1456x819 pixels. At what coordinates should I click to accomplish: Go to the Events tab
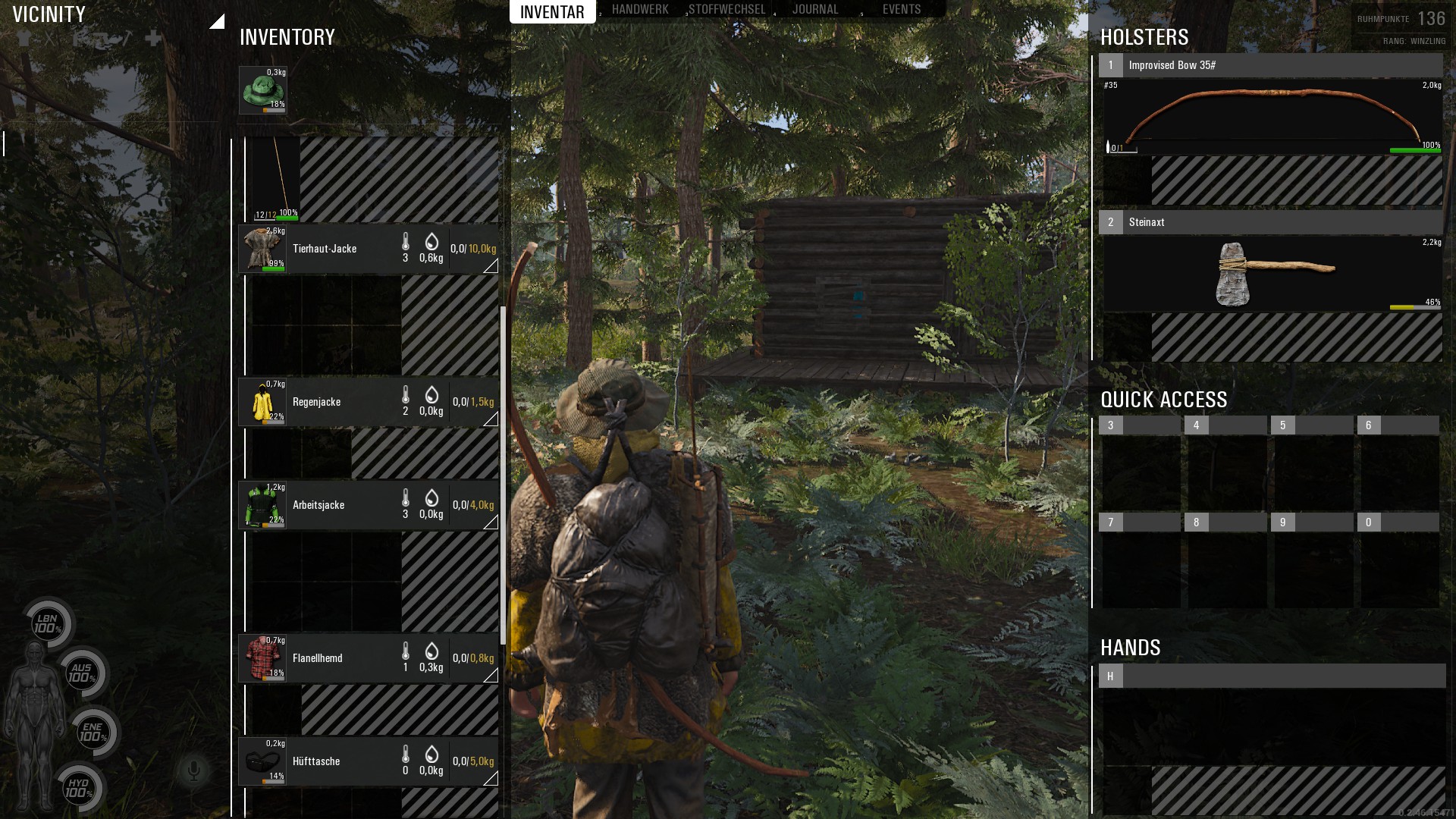pyautogui.click(x=901, y=10)
